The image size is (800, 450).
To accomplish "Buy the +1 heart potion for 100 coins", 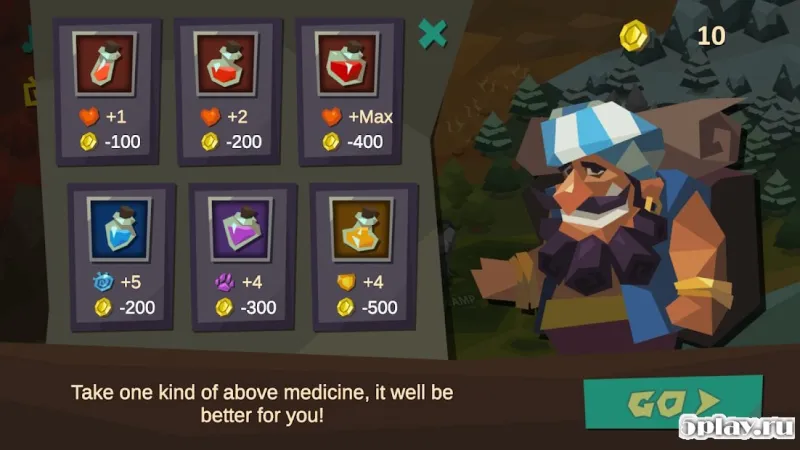I will click(x=108, y=90).
